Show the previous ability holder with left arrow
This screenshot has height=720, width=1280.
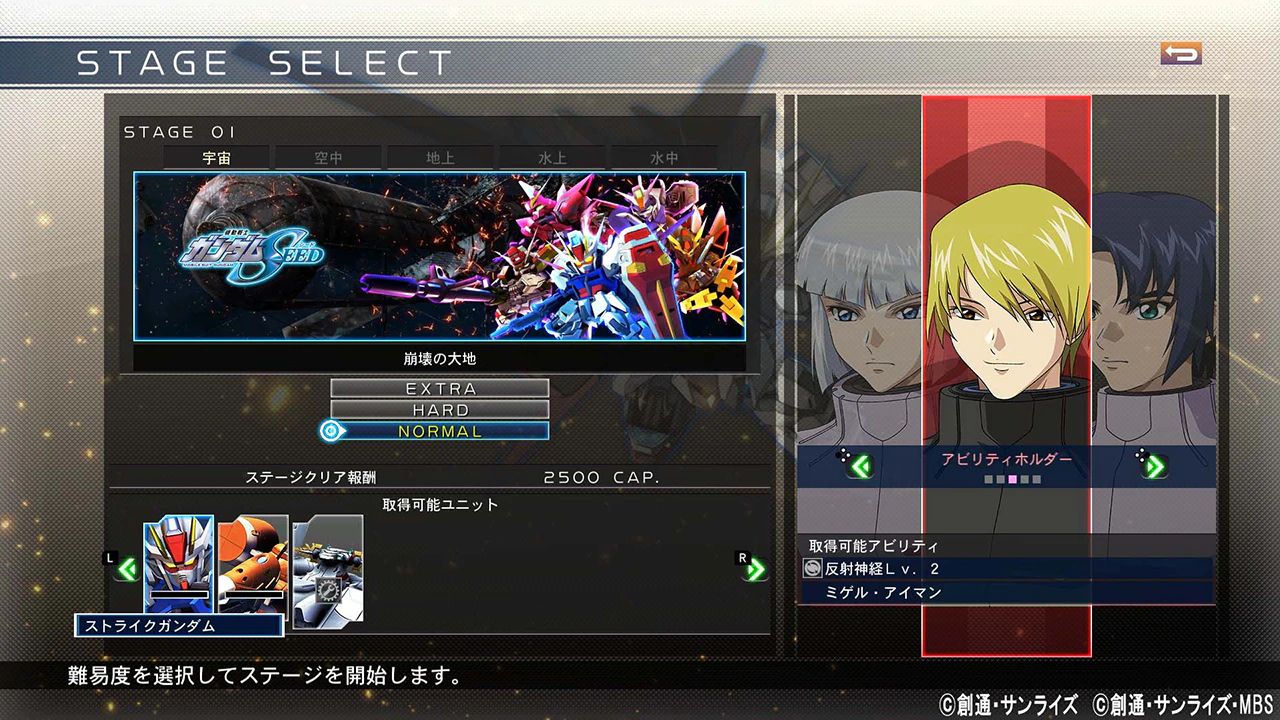click(x=860, y=466)
